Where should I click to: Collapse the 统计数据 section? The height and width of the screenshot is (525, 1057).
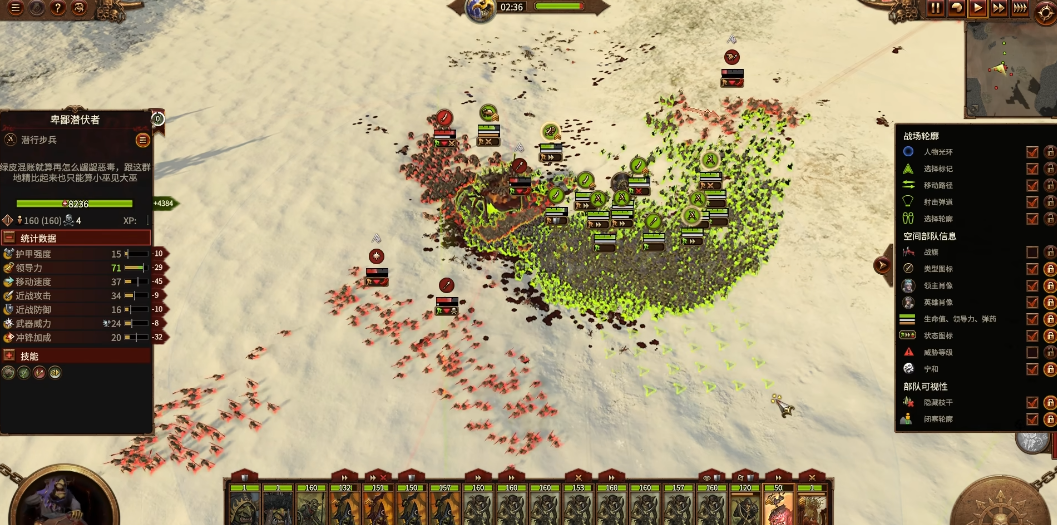click(9, 238)
